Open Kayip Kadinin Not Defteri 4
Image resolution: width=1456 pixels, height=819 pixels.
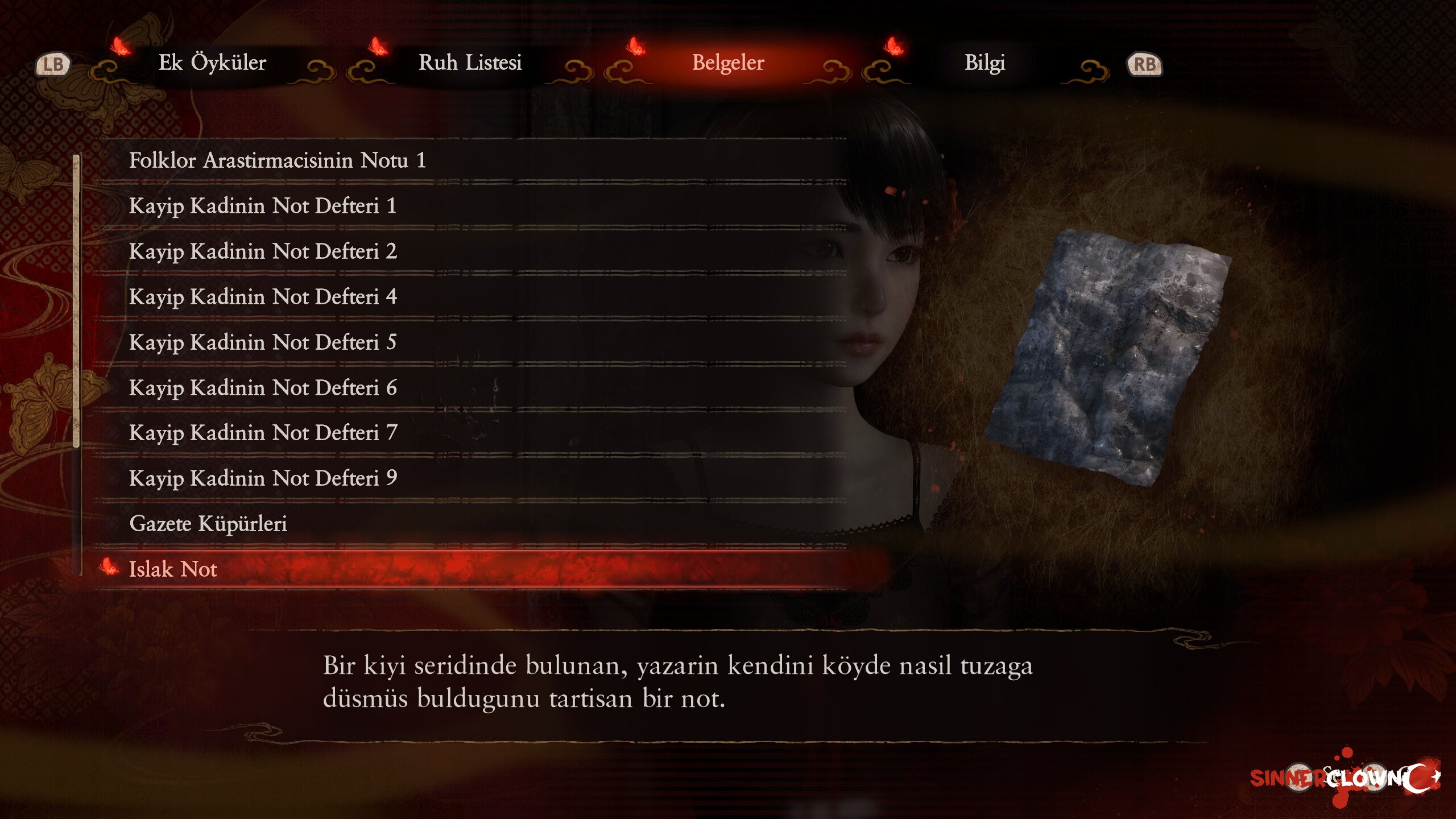pyautogui.click(x=262, y=297)
